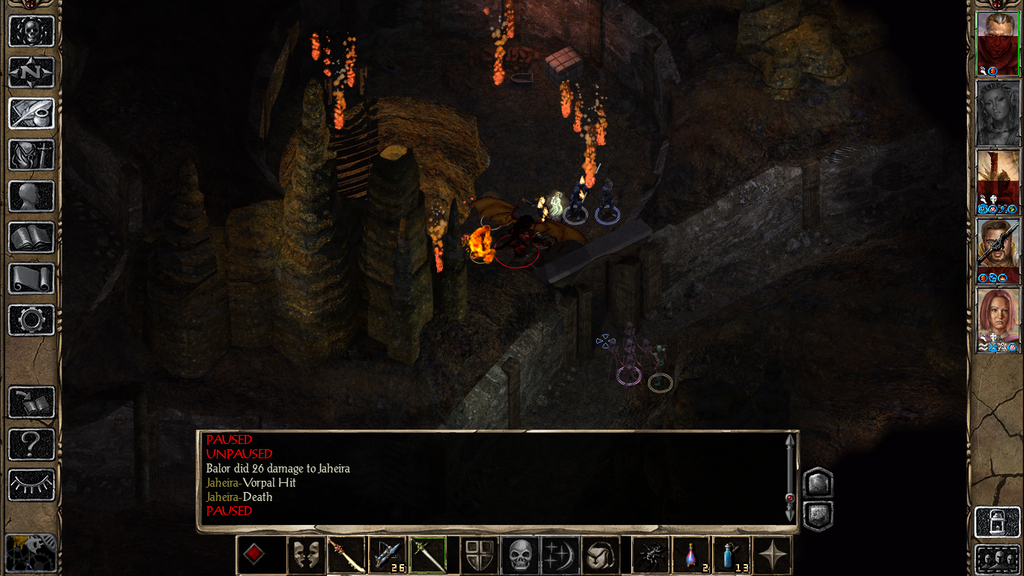This screenshot has width=1024, height=576.
Task: Select the red-haired woman portrait
Action: click(x=997, y=320)
